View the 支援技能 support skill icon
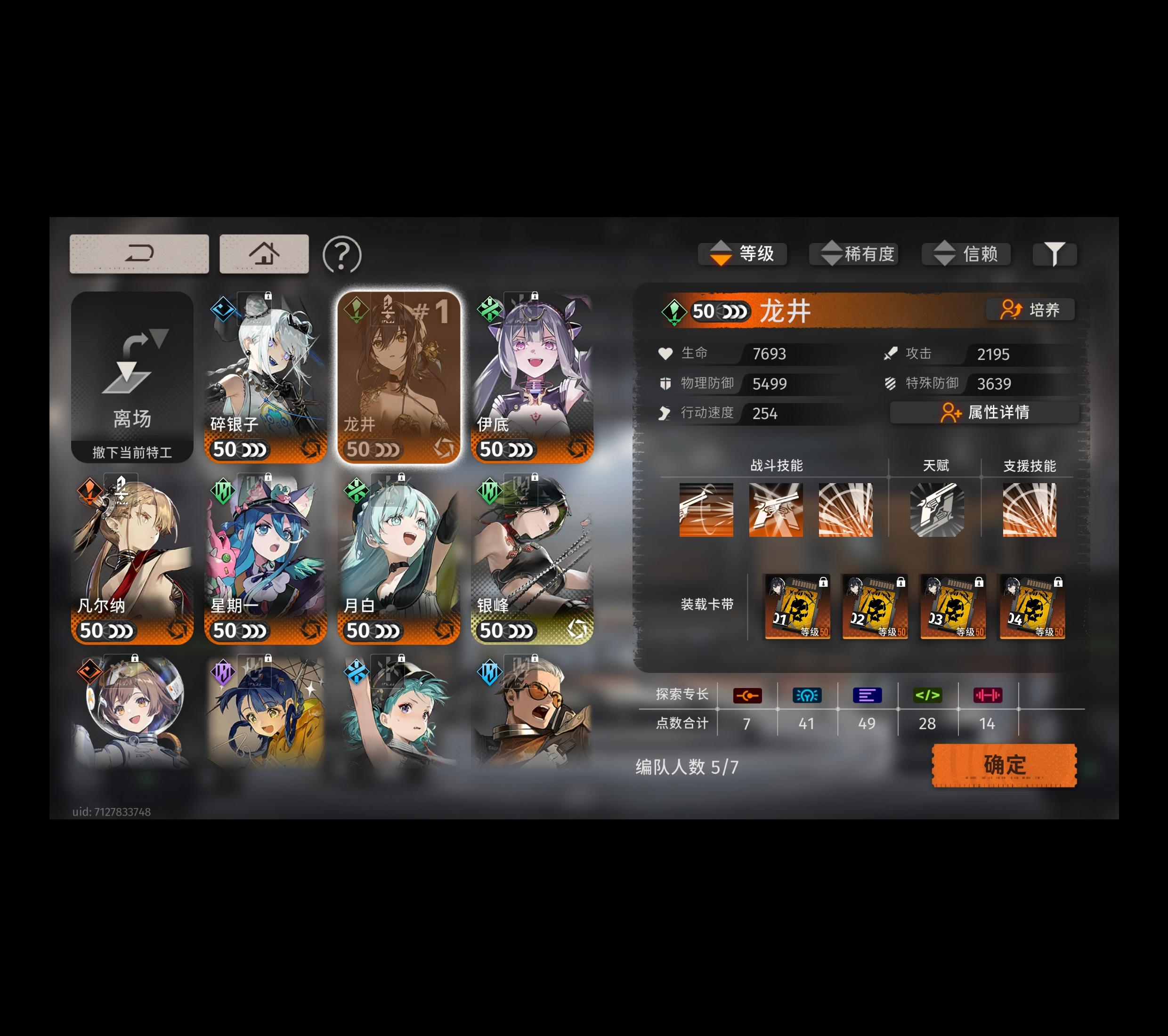 tap(1029, 510)
